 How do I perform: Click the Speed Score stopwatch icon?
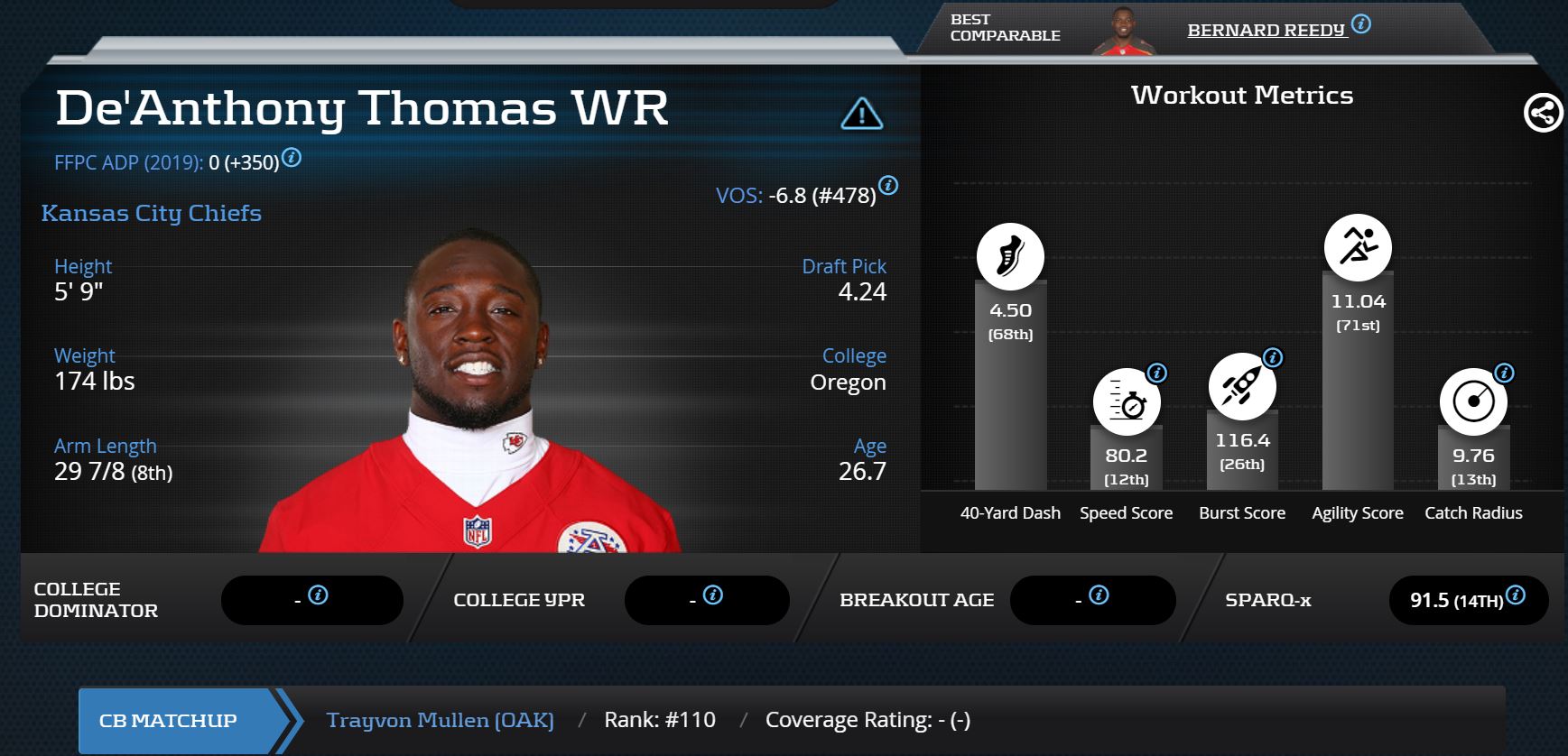1125,403
